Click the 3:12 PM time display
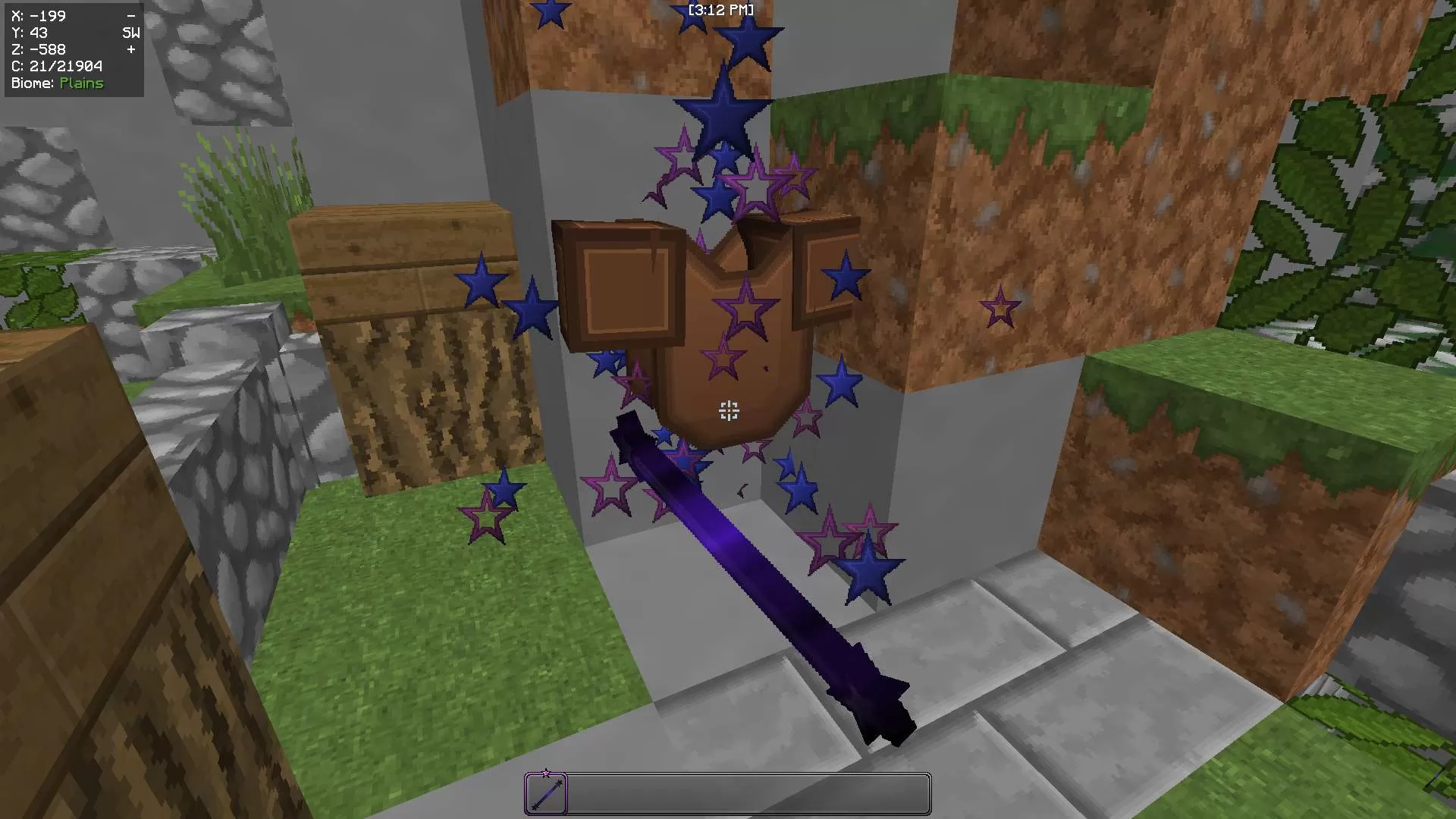 click(719, 11)
